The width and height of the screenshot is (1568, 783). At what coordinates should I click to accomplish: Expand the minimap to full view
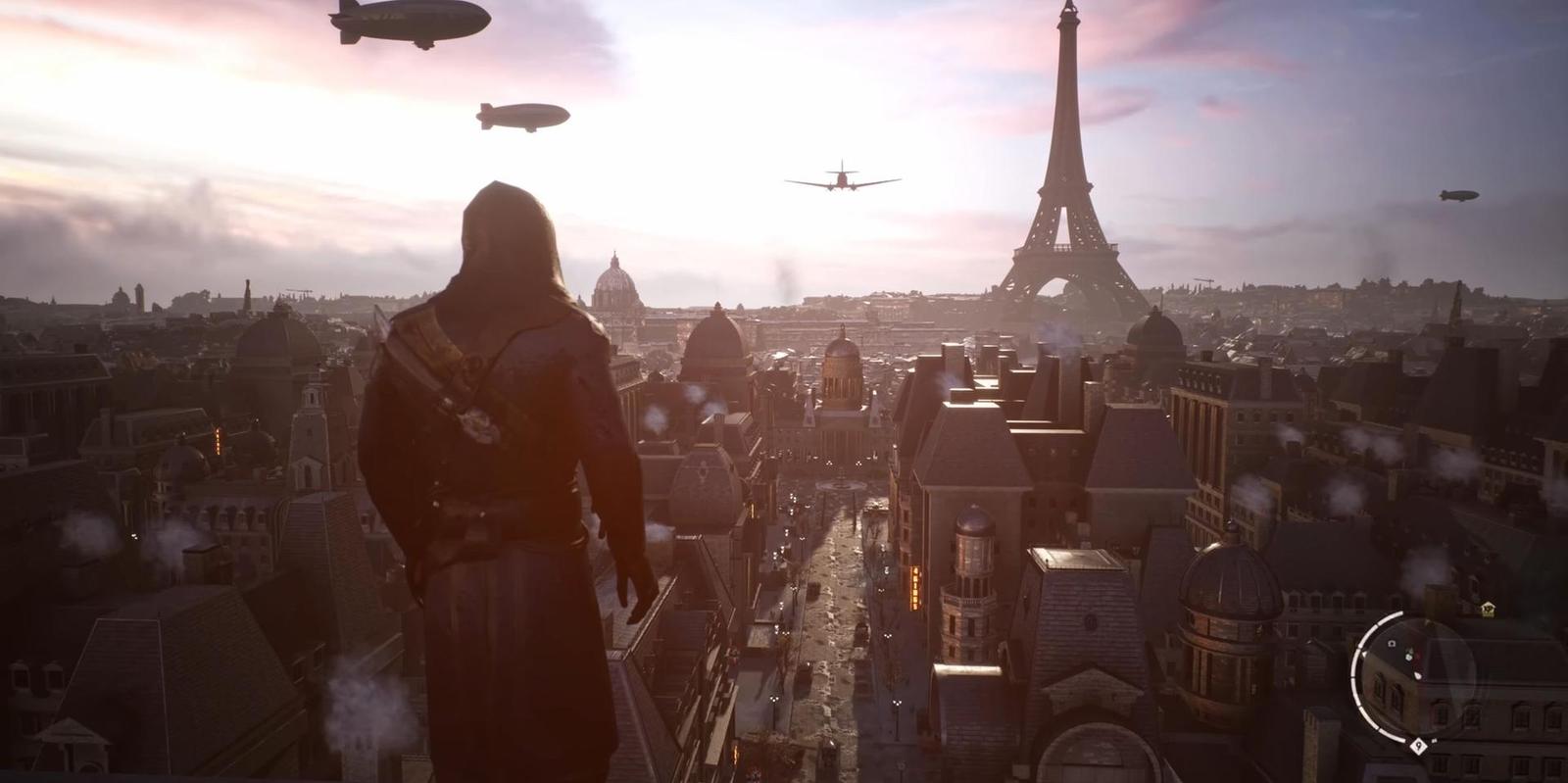pyautogui.click(x=1424, y=678)
